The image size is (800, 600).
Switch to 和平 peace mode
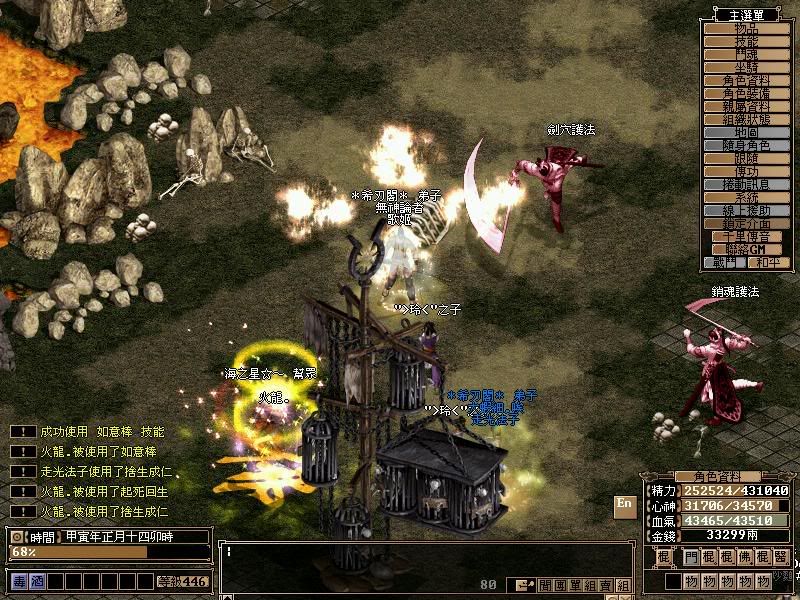769,262
